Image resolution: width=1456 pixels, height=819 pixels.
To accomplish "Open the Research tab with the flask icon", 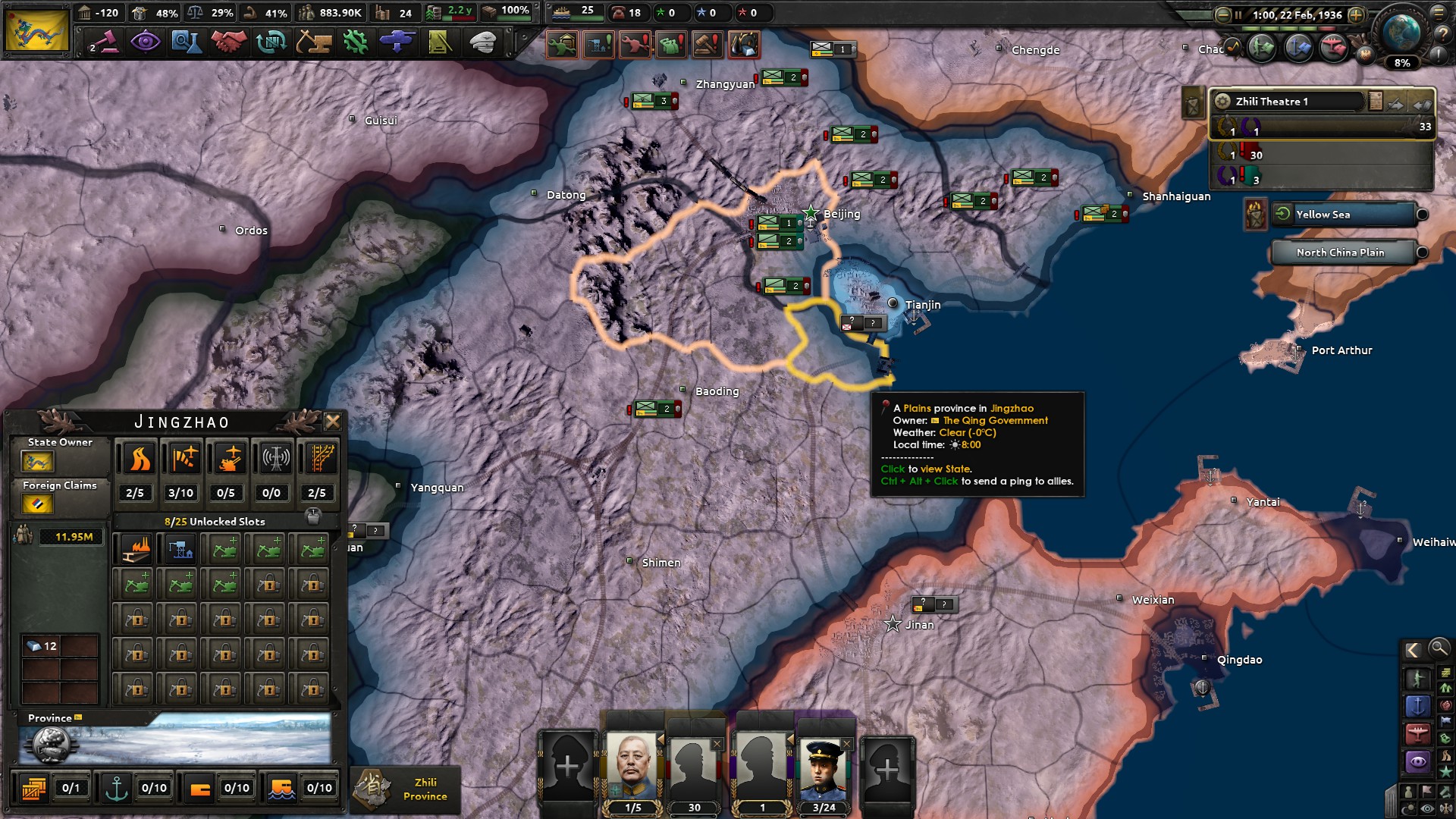I will (x=187, y=43).
